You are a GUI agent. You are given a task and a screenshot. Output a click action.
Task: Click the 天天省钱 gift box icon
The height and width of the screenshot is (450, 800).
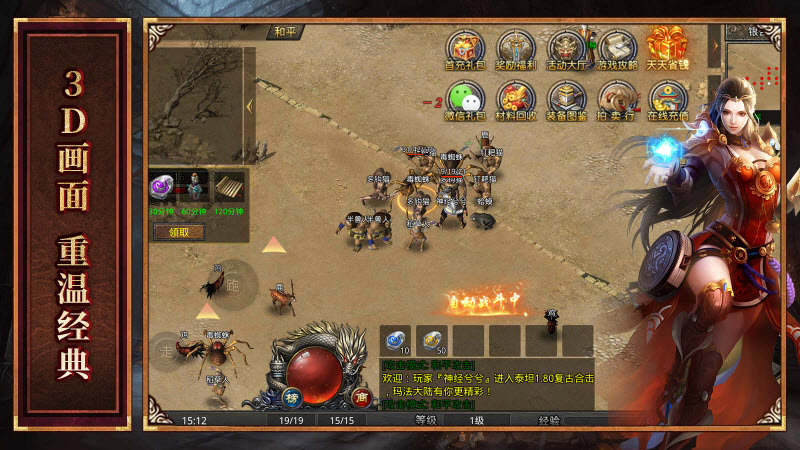666,48
